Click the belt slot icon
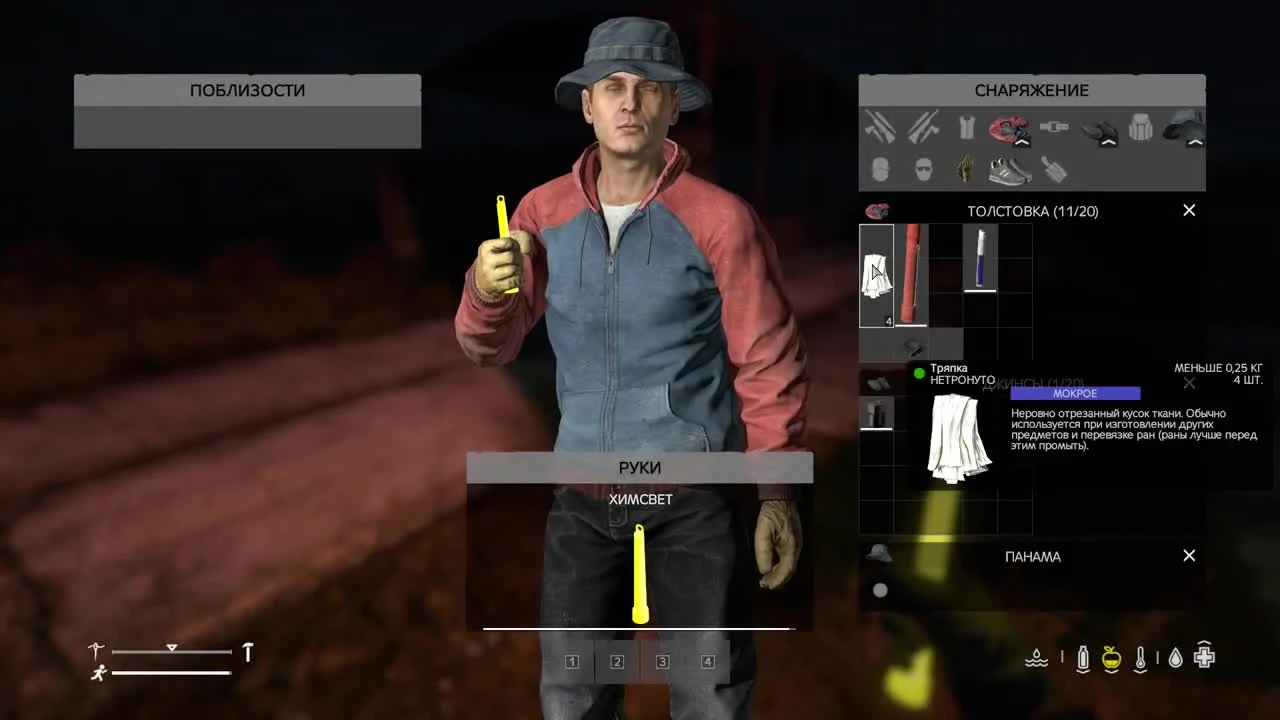This screenshot has width=1280, height=720. 1054,126
